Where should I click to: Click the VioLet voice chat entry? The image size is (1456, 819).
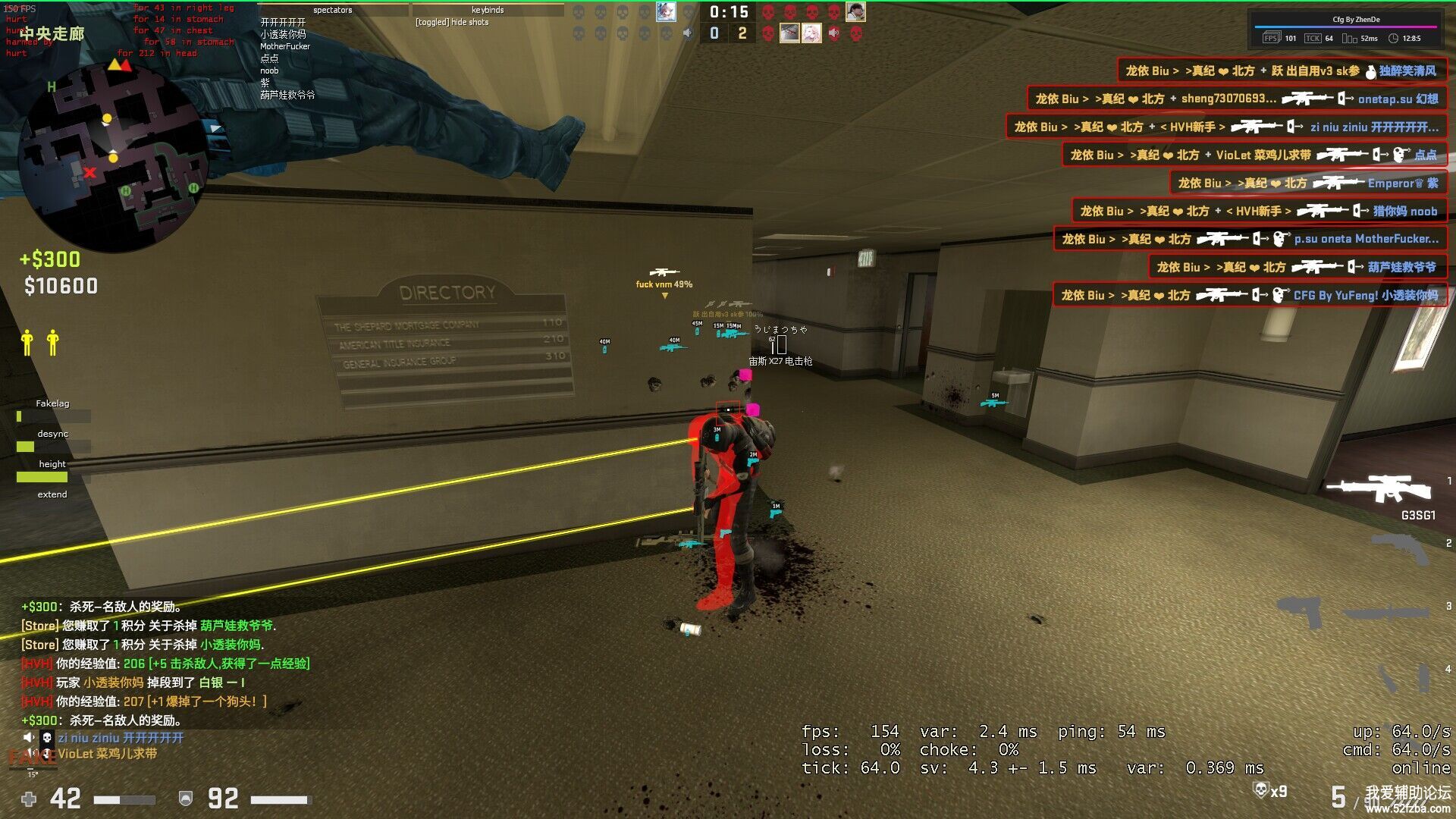107,754
